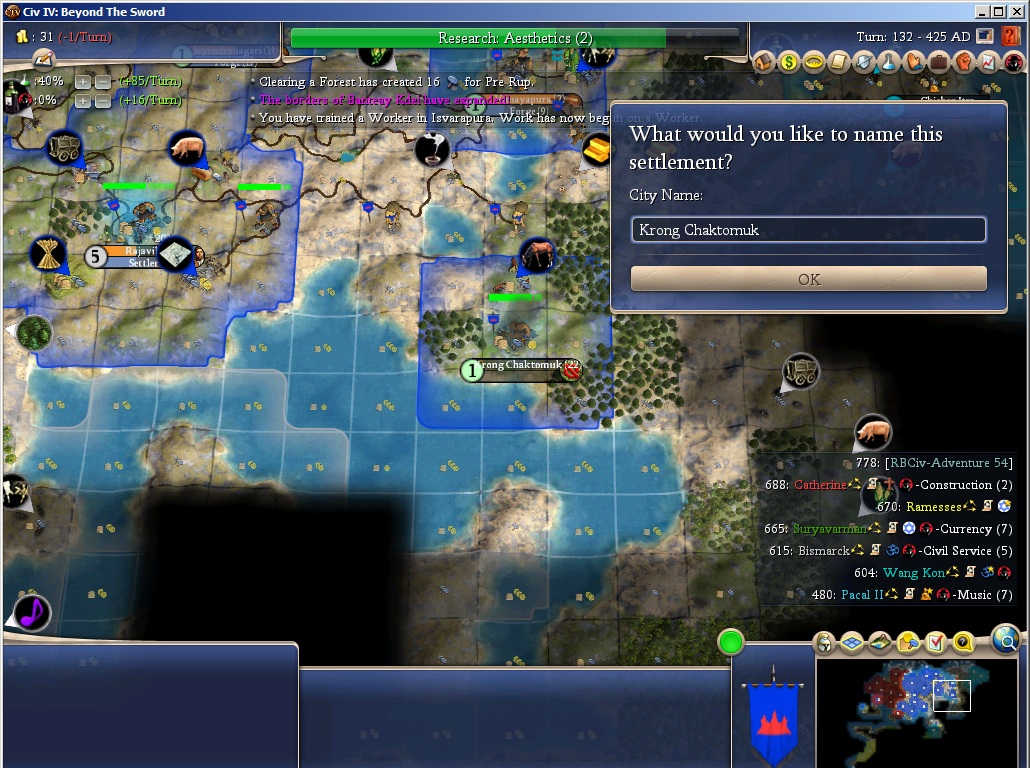Open the Victory Conditions fist icon

pyautogui.click(x=964, y=63)
